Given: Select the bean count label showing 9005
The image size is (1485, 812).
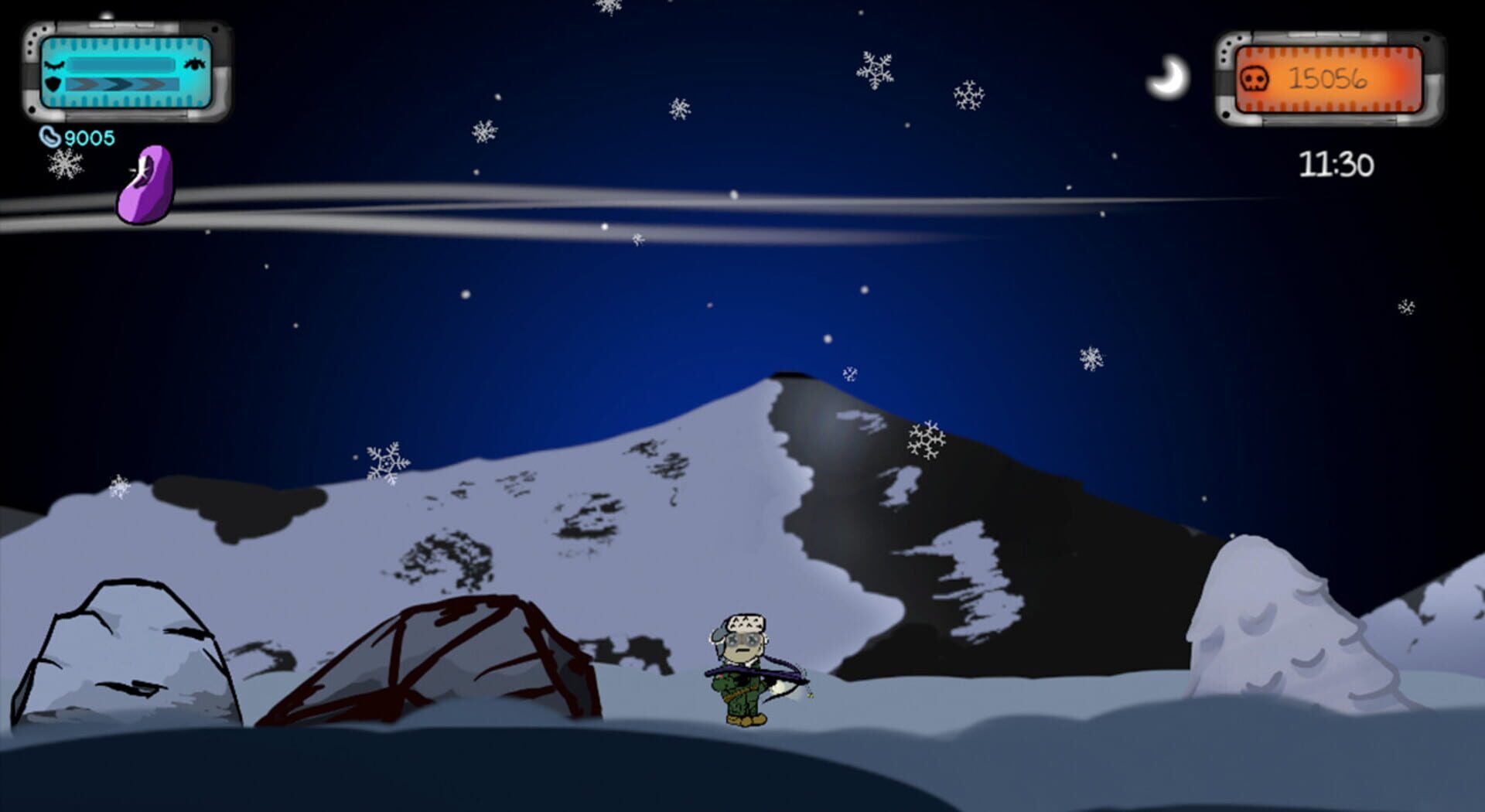Looking at the screenshot, I should pyautogui.click(x=88, y=137).
